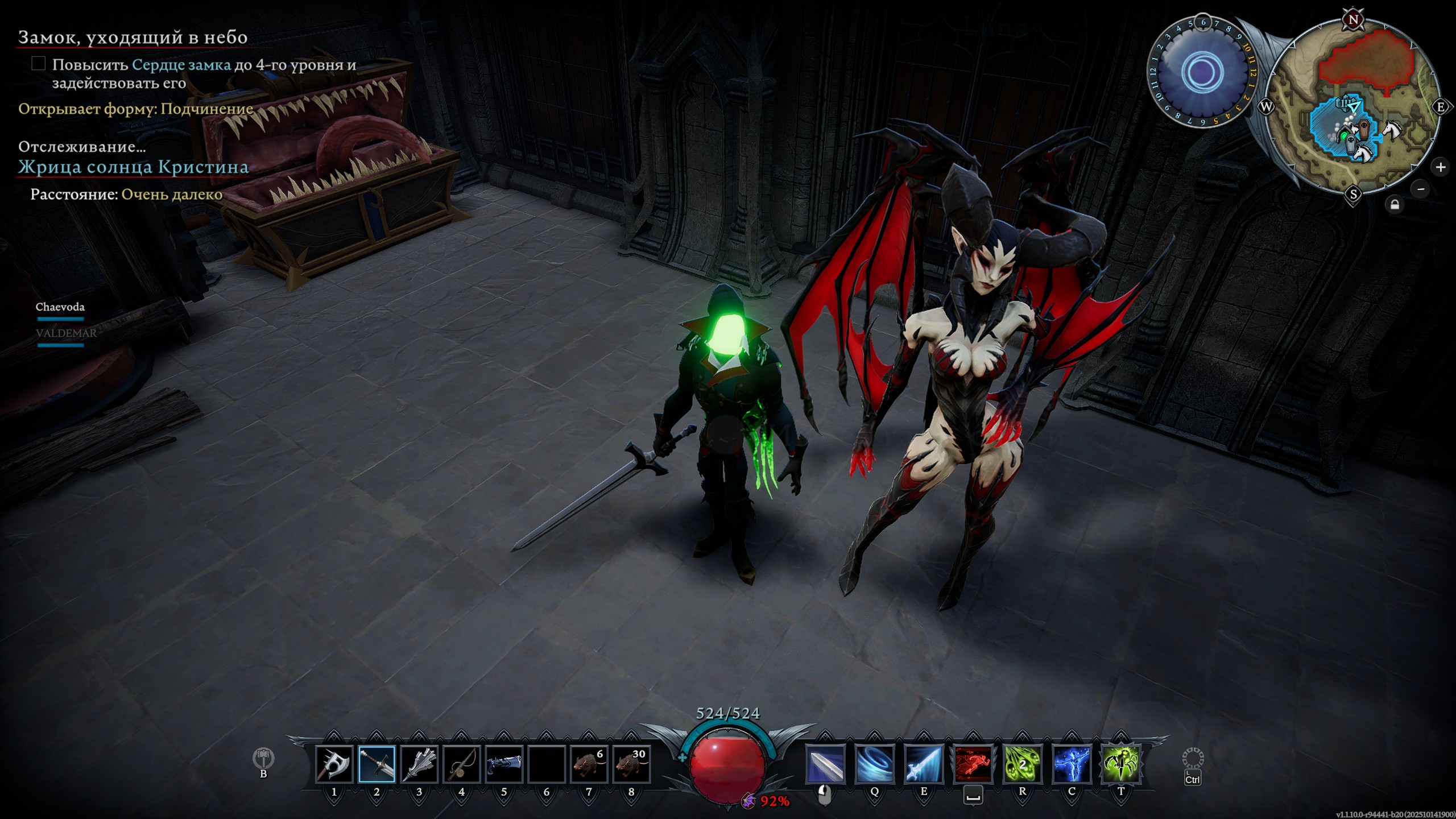
Task: Open the map by clicking the minimap
Action: (x=1354, y=107)
